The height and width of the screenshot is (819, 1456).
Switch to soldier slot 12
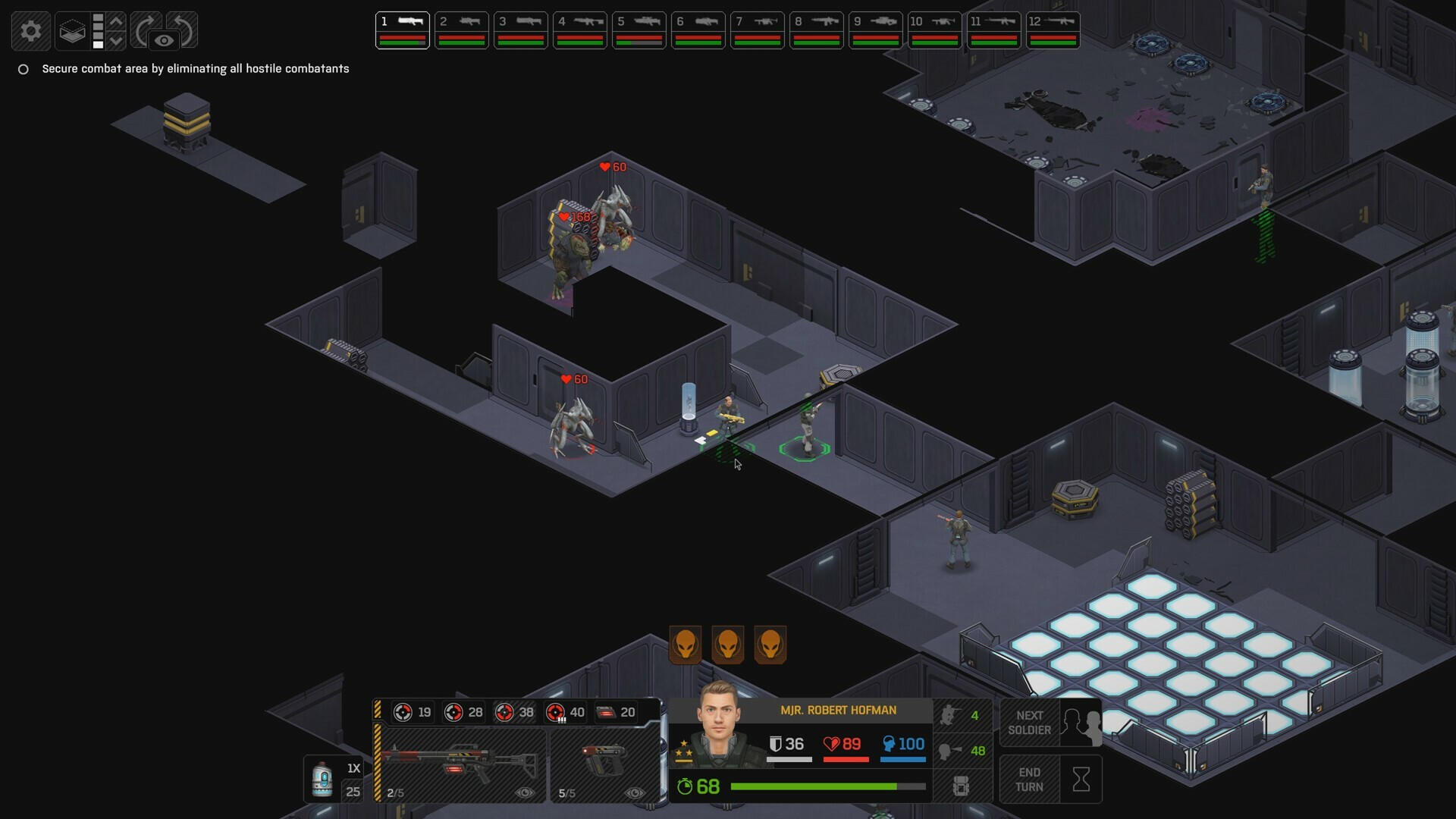pyautogui.click(x=1055, y=30)
